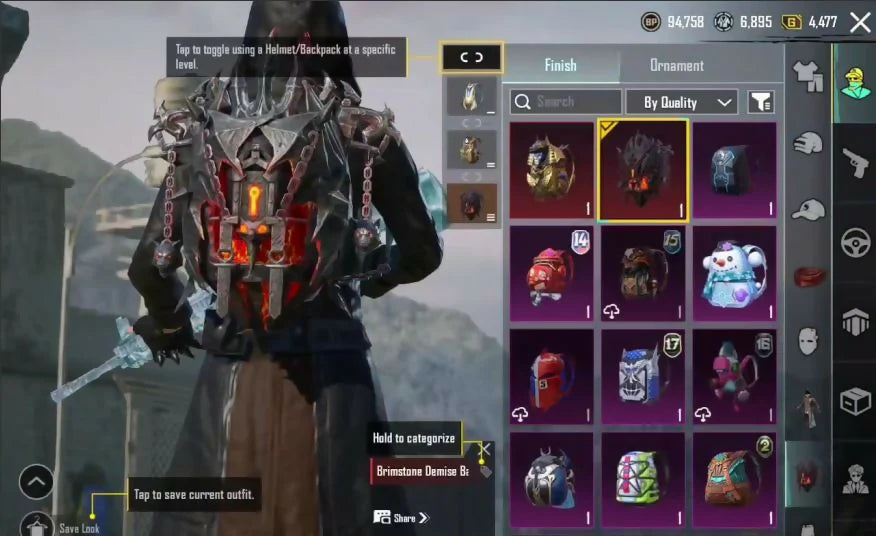Share the current outfit
The image size is (876, 536).
(400, 517)
